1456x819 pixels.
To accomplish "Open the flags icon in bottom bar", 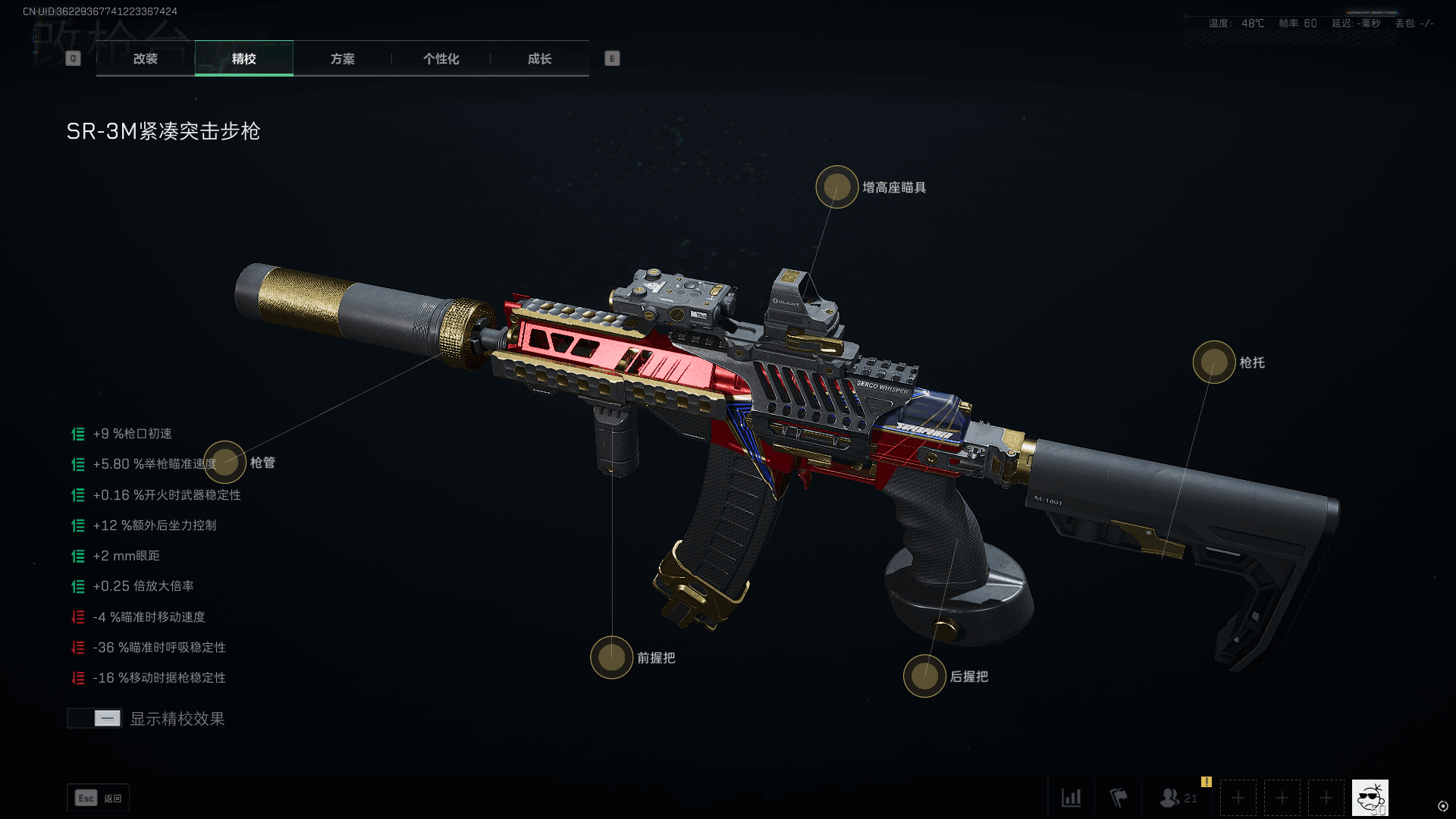I will click(x=1118, y=798).
